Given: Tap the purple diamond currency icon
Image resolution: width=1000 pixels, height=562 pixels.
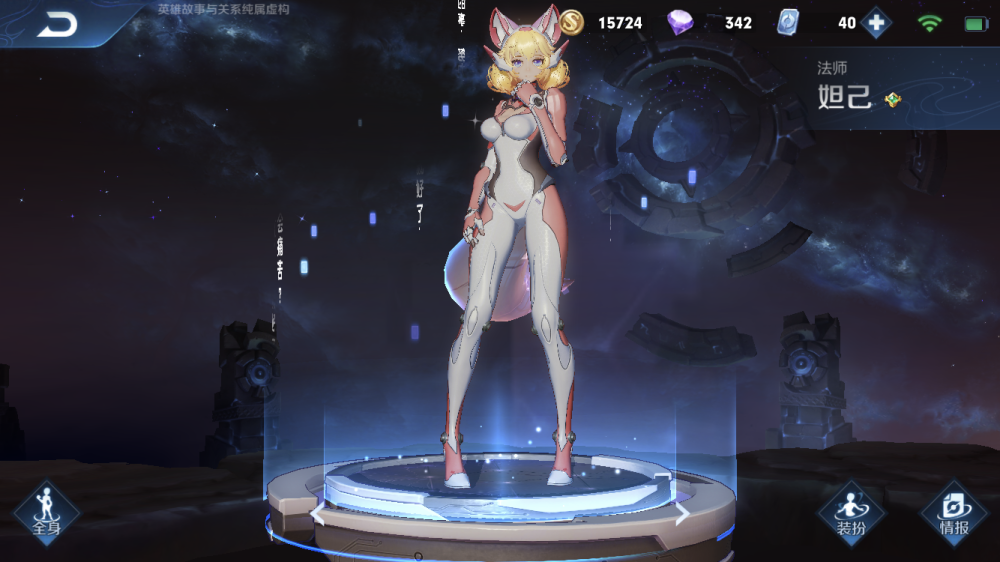Looking at the screenshot, I should pos(680,23).
